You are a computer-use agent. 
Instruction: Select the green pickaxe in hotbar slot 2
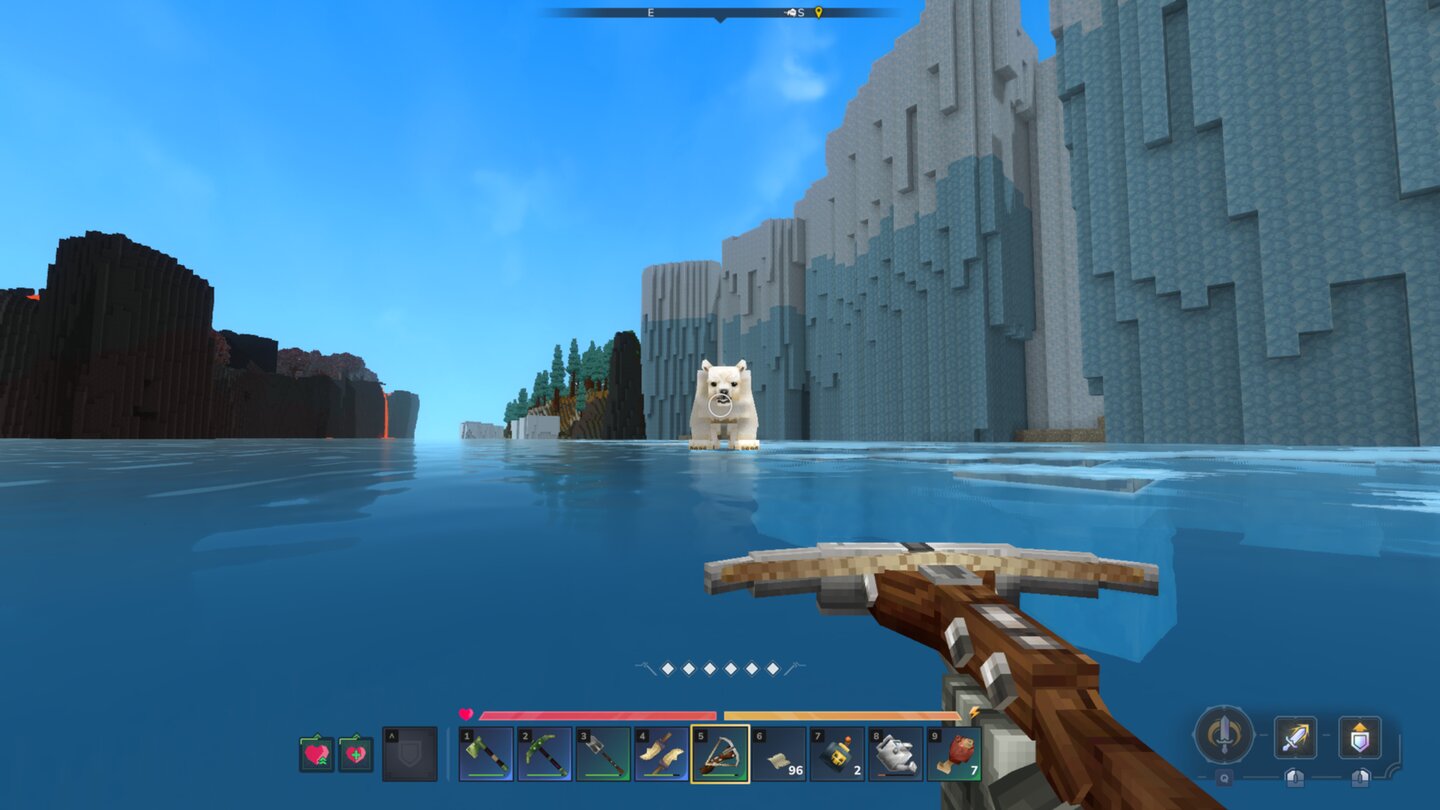coord(545,754)
